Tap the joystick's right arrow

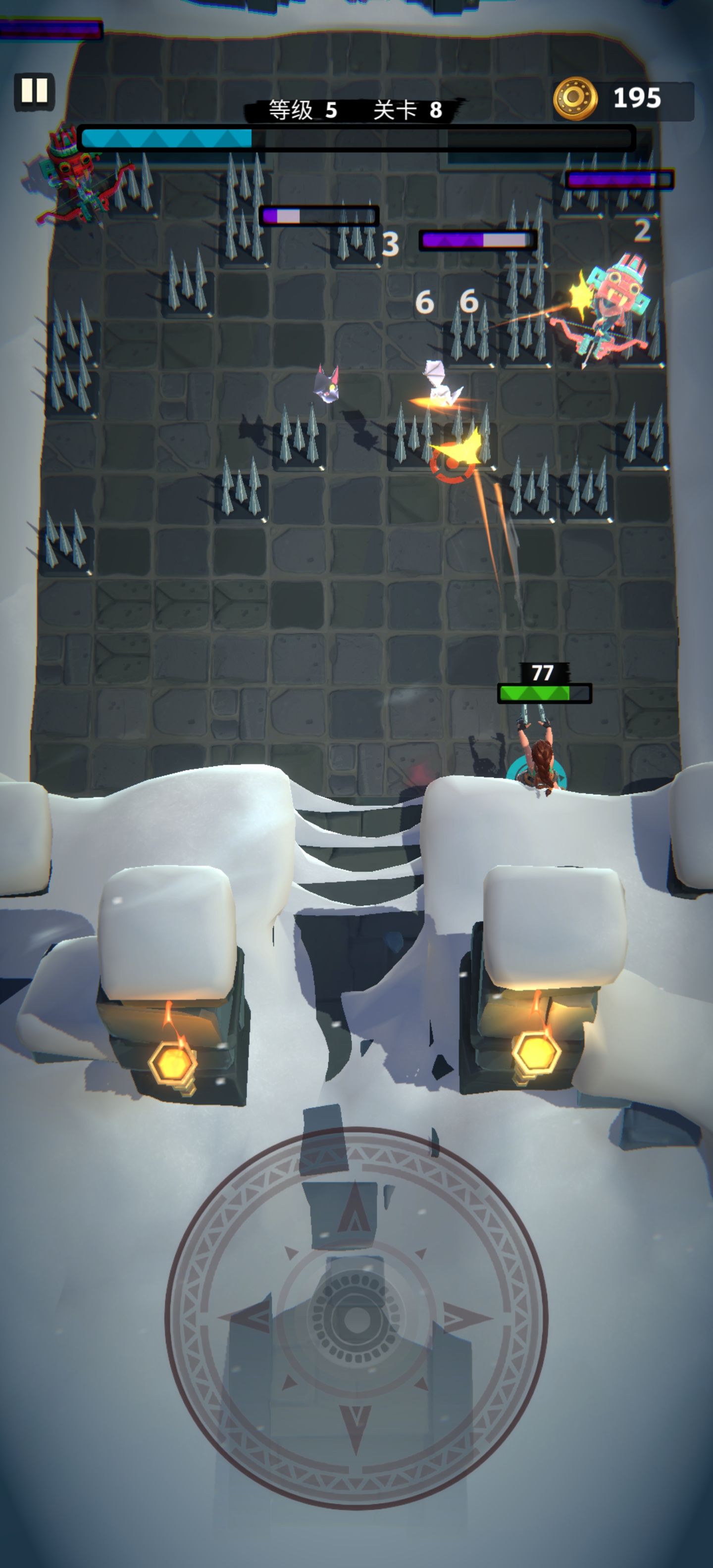[466, 1319]
